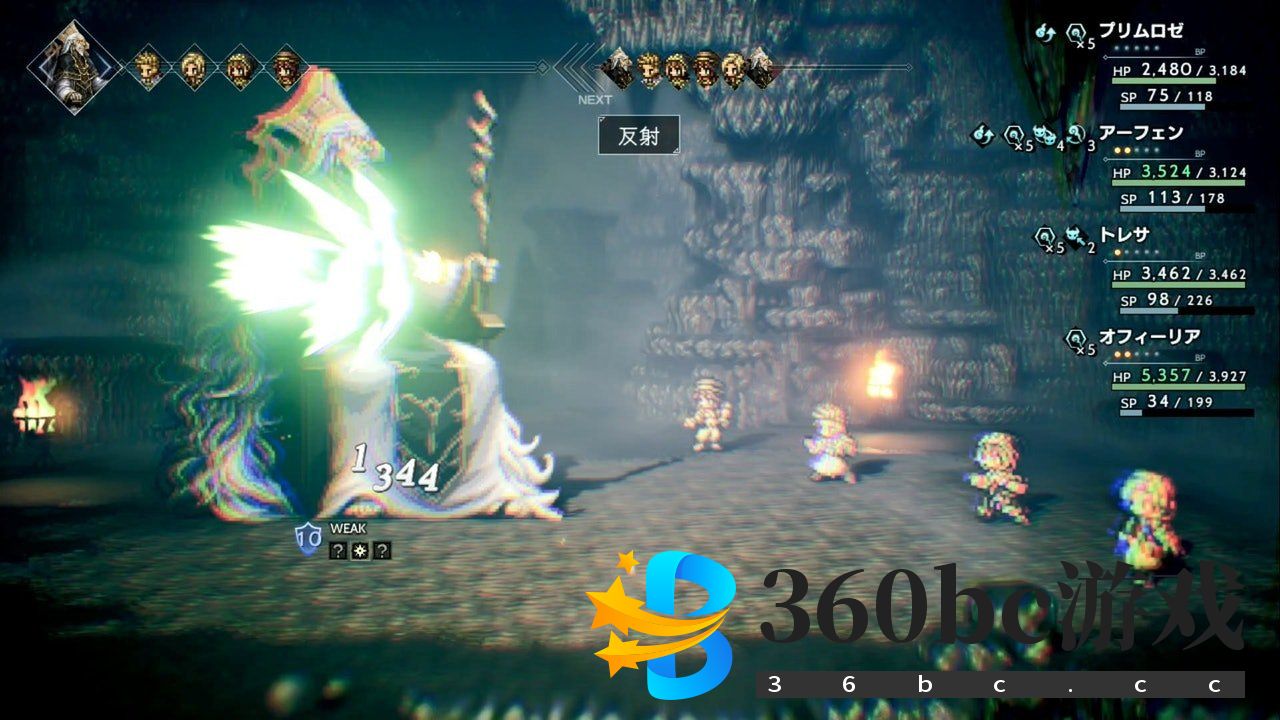
Task: Click the arrow buff icon beside プリムロゼ
Action: 1047,31
